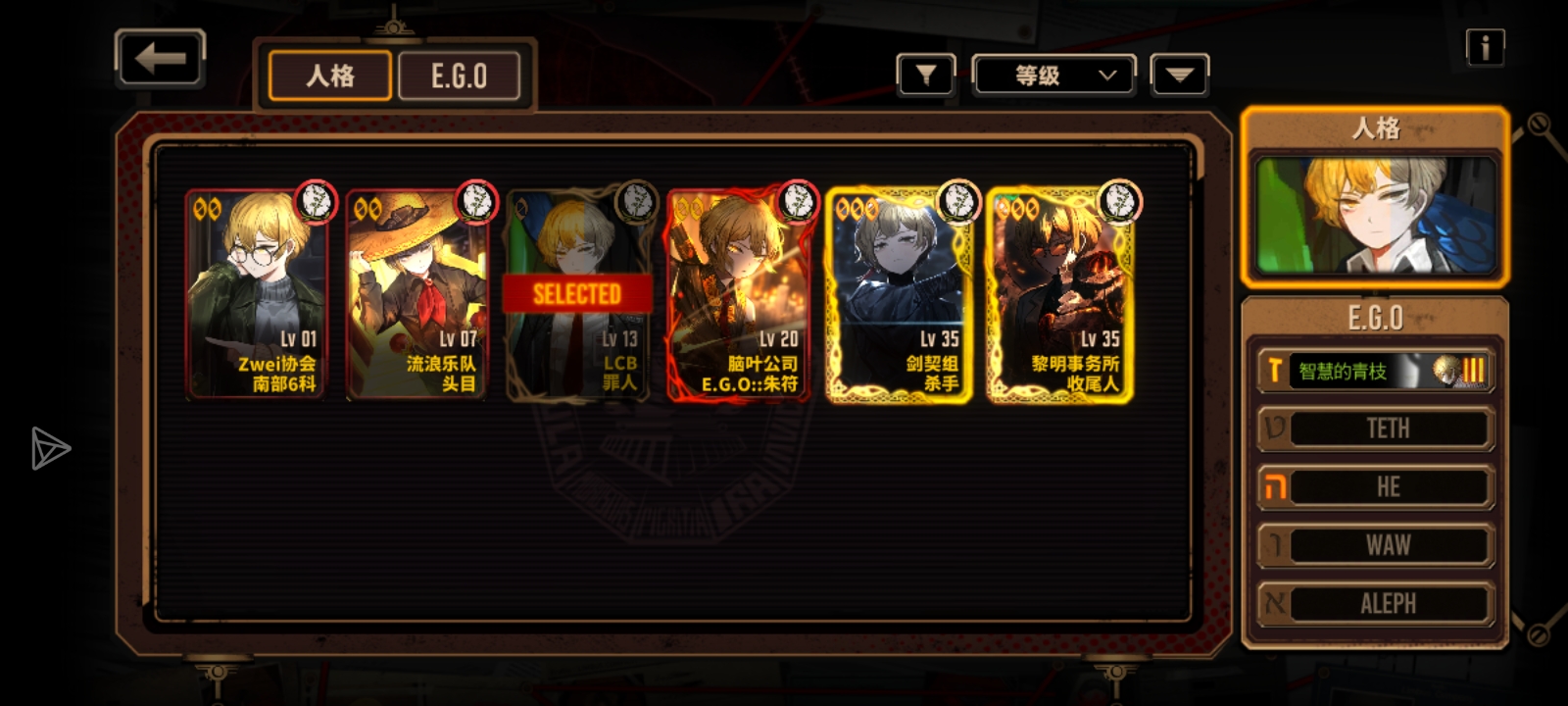Screen dimensions: 1568x706
Task: Choose the 黎明事务所 收尾人 identity card
Action: 1059,294
